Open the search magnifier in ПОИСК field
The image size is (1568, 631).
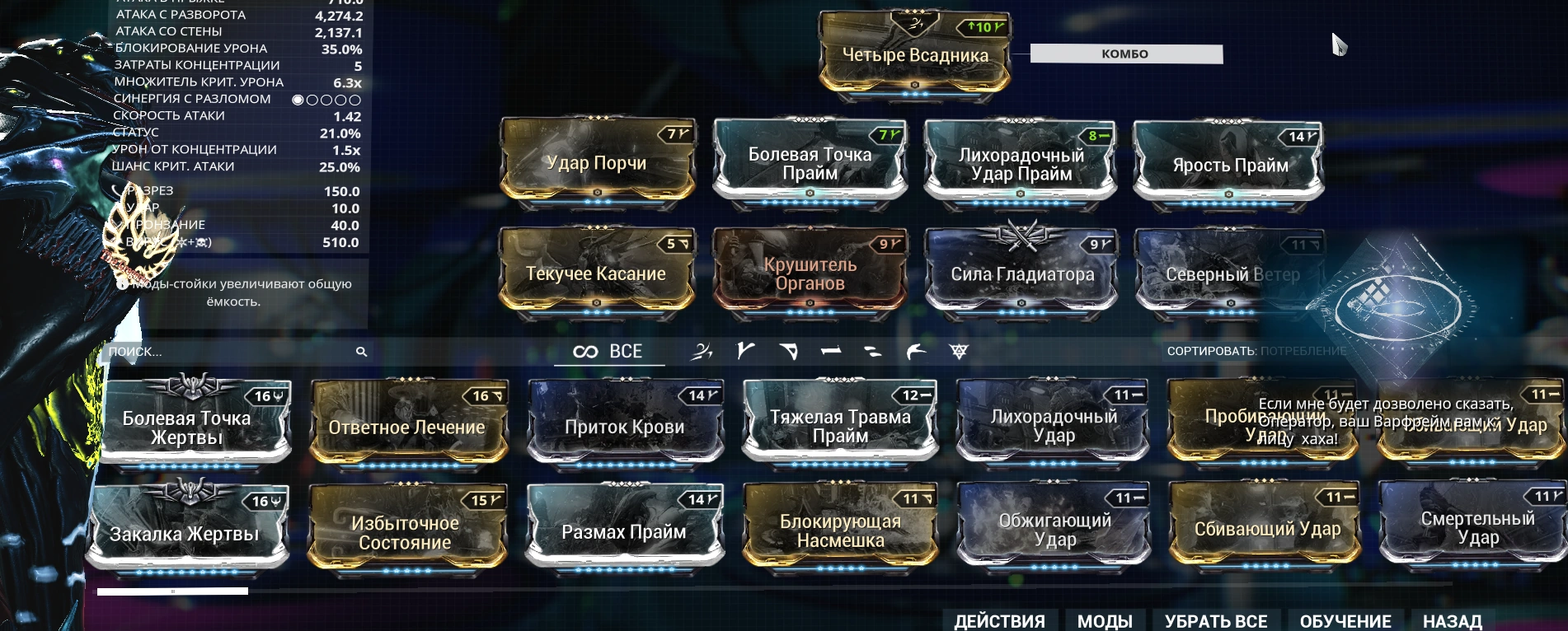pyautogui.click(x=360, y=351)
